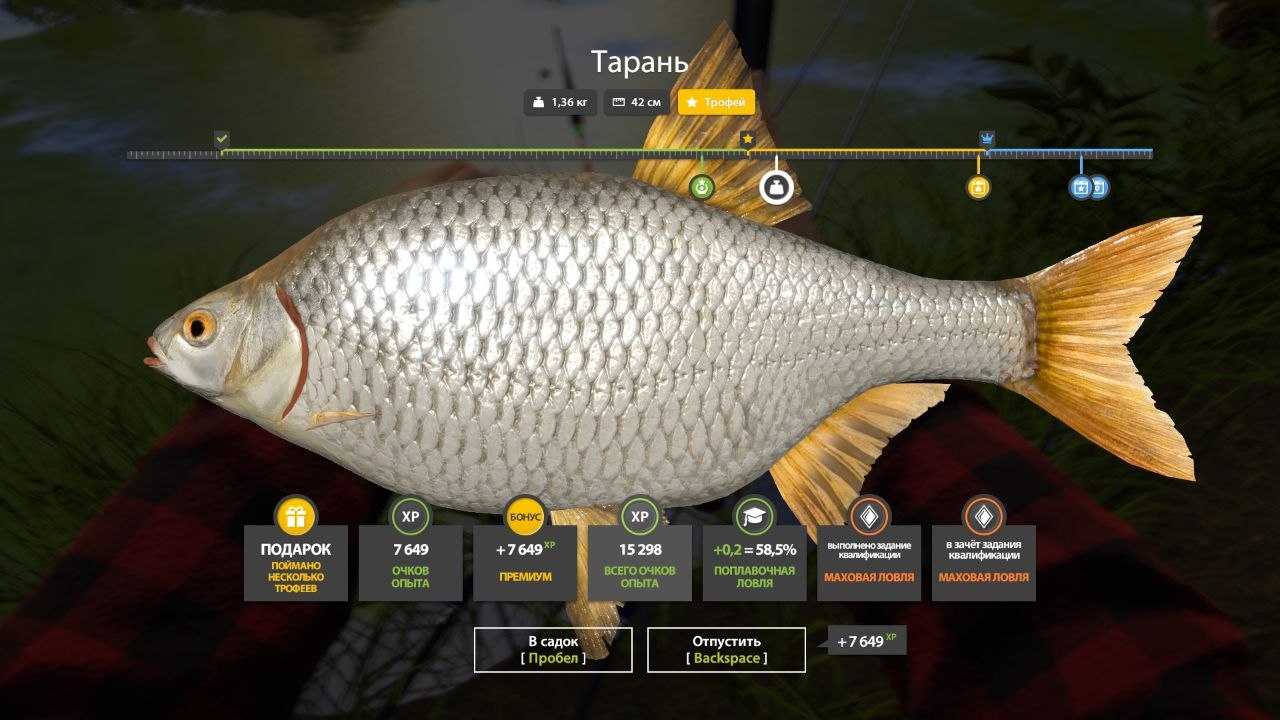Viewport: 1280px width, 720px height.
Task: Select the Поплавочная ловля skill card
Action: tap(754, 562)
